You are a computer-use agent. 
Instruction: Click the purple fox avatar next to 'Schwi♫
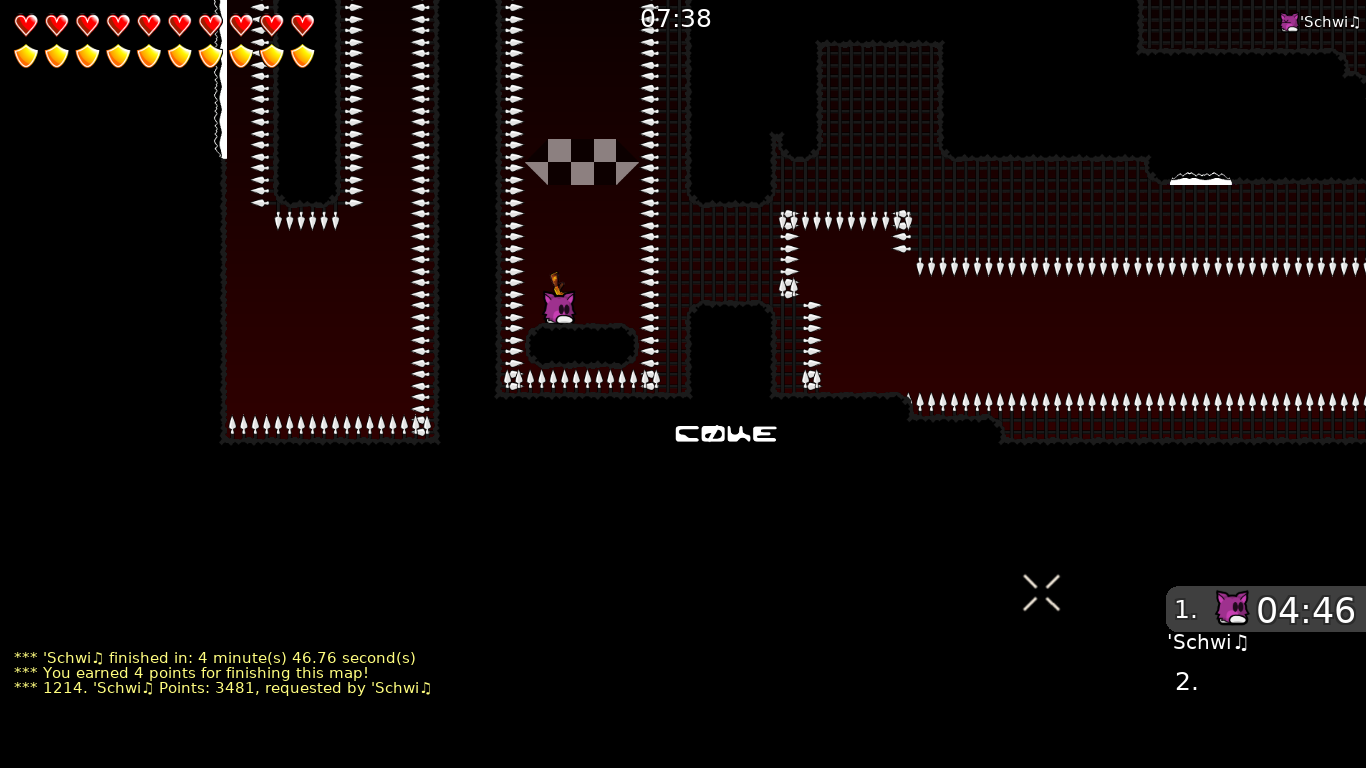pyautogui.click(x=1290, y=21)
